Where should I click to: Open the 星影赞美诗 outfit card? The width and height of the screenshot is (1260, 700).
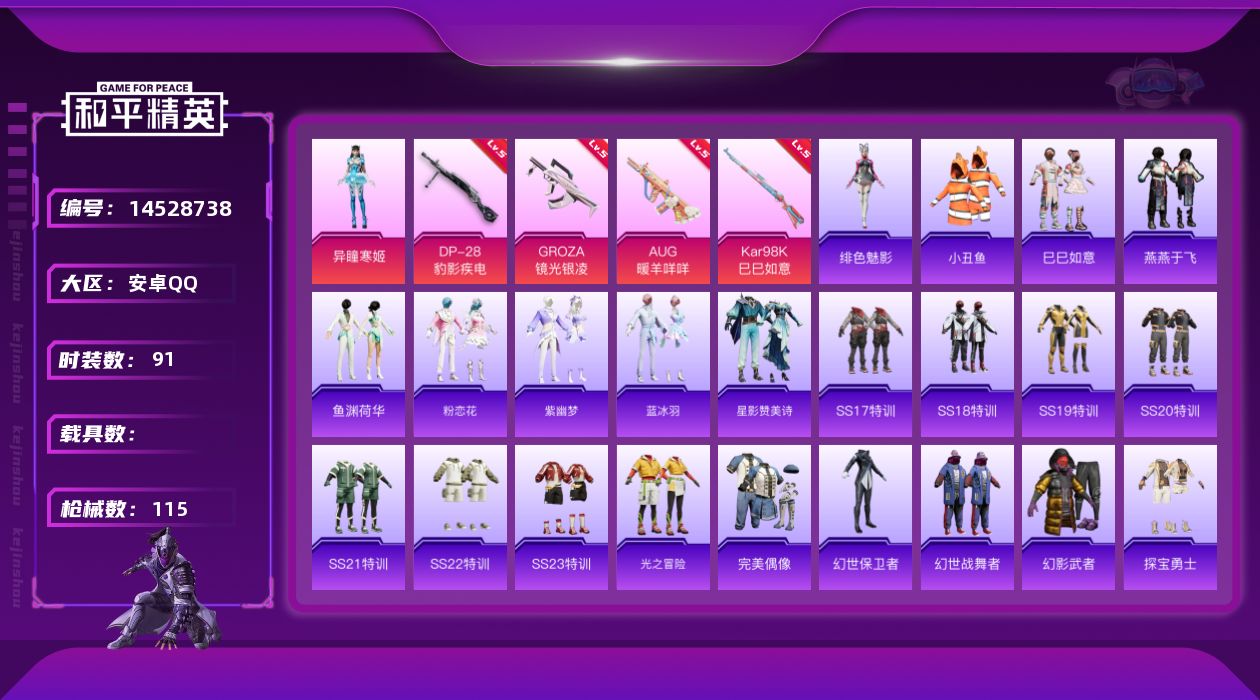pos(764,364)
